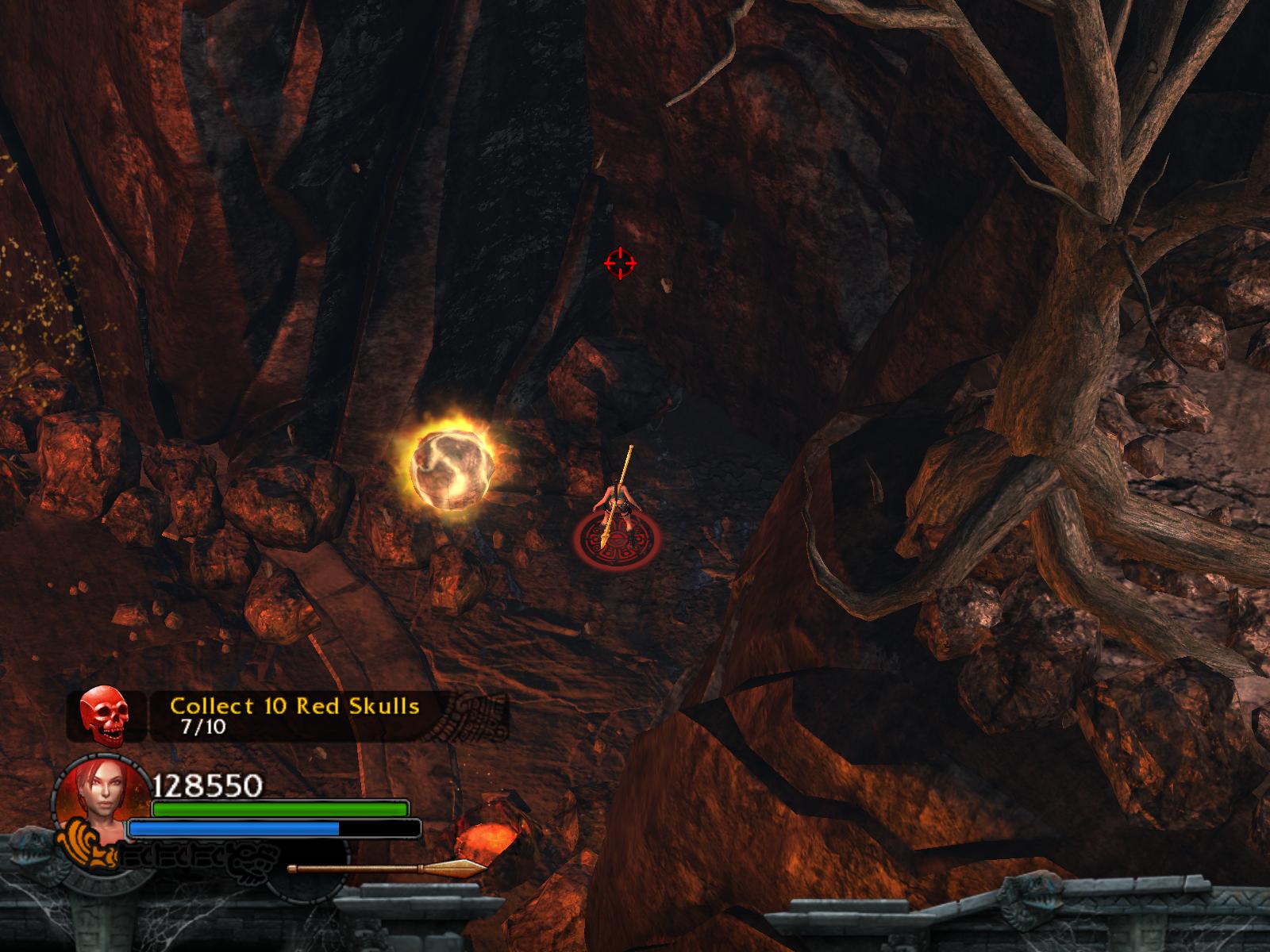This screenshot has width=1270, height=952.
Task: Select the red skull challenge icon
Action: [x=105, y=716]
